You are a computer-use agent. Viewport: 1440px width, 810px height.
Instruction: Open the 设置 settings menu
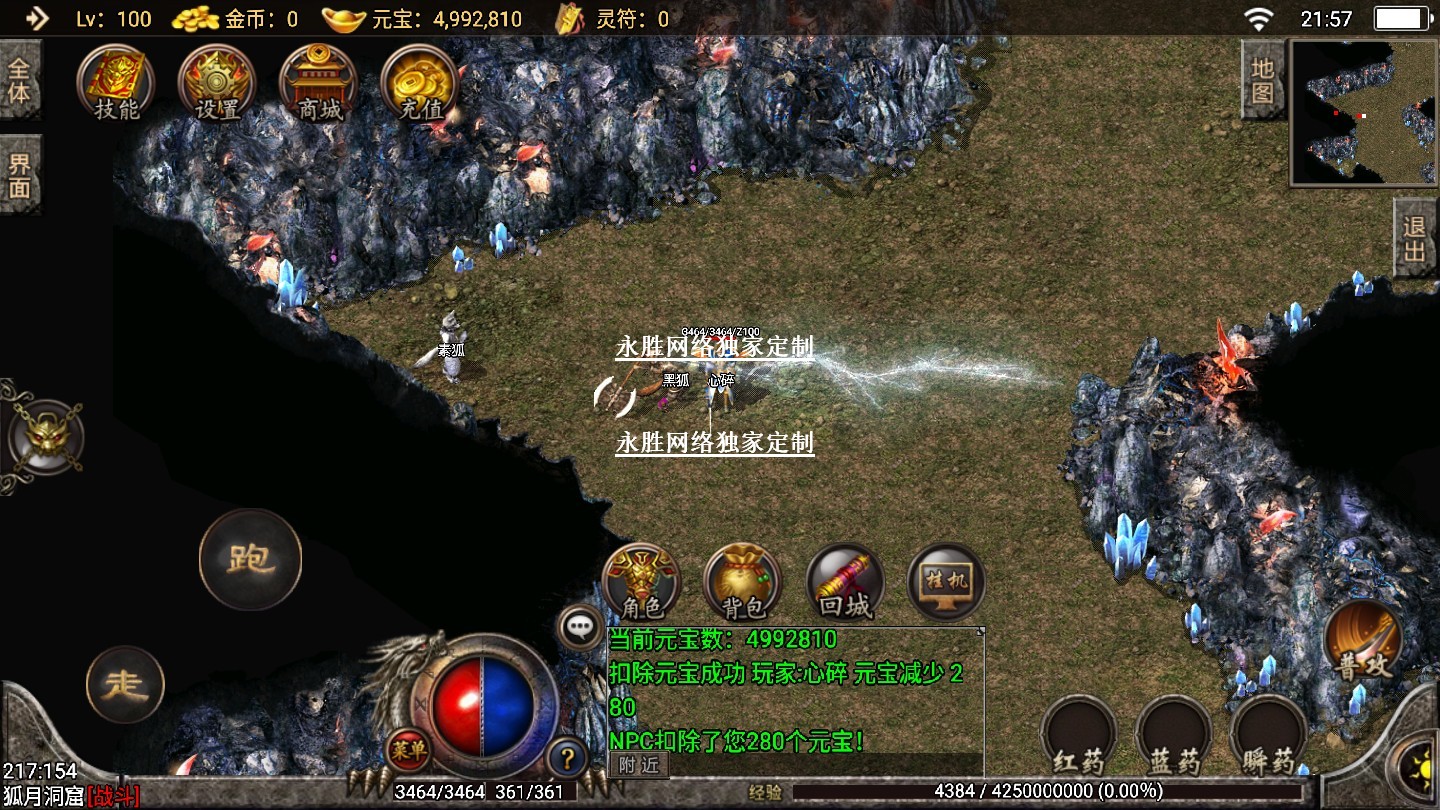click(x=216, y=83)
